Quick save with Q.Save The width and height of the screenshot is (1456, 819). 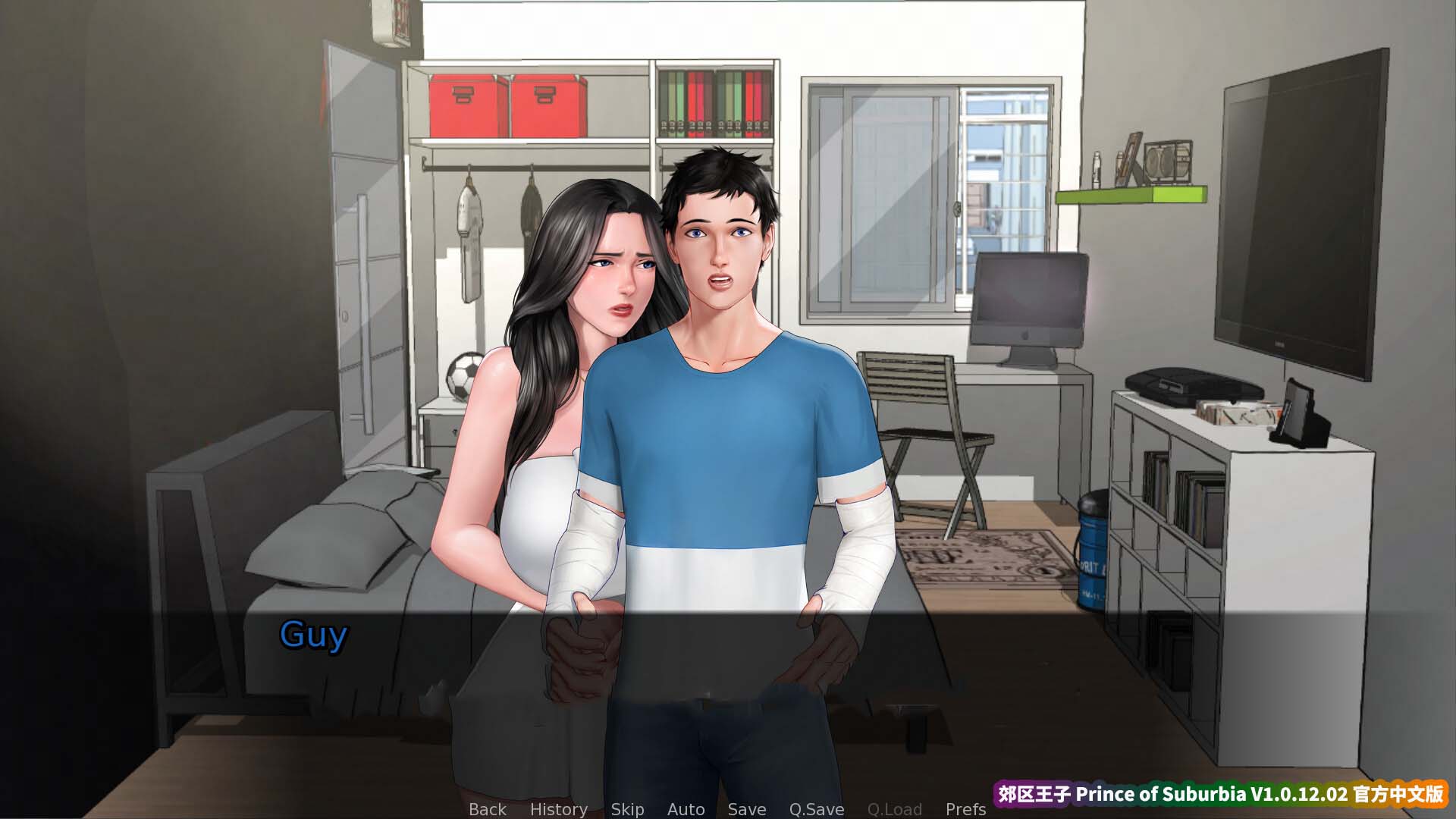(x=816, y=809)
